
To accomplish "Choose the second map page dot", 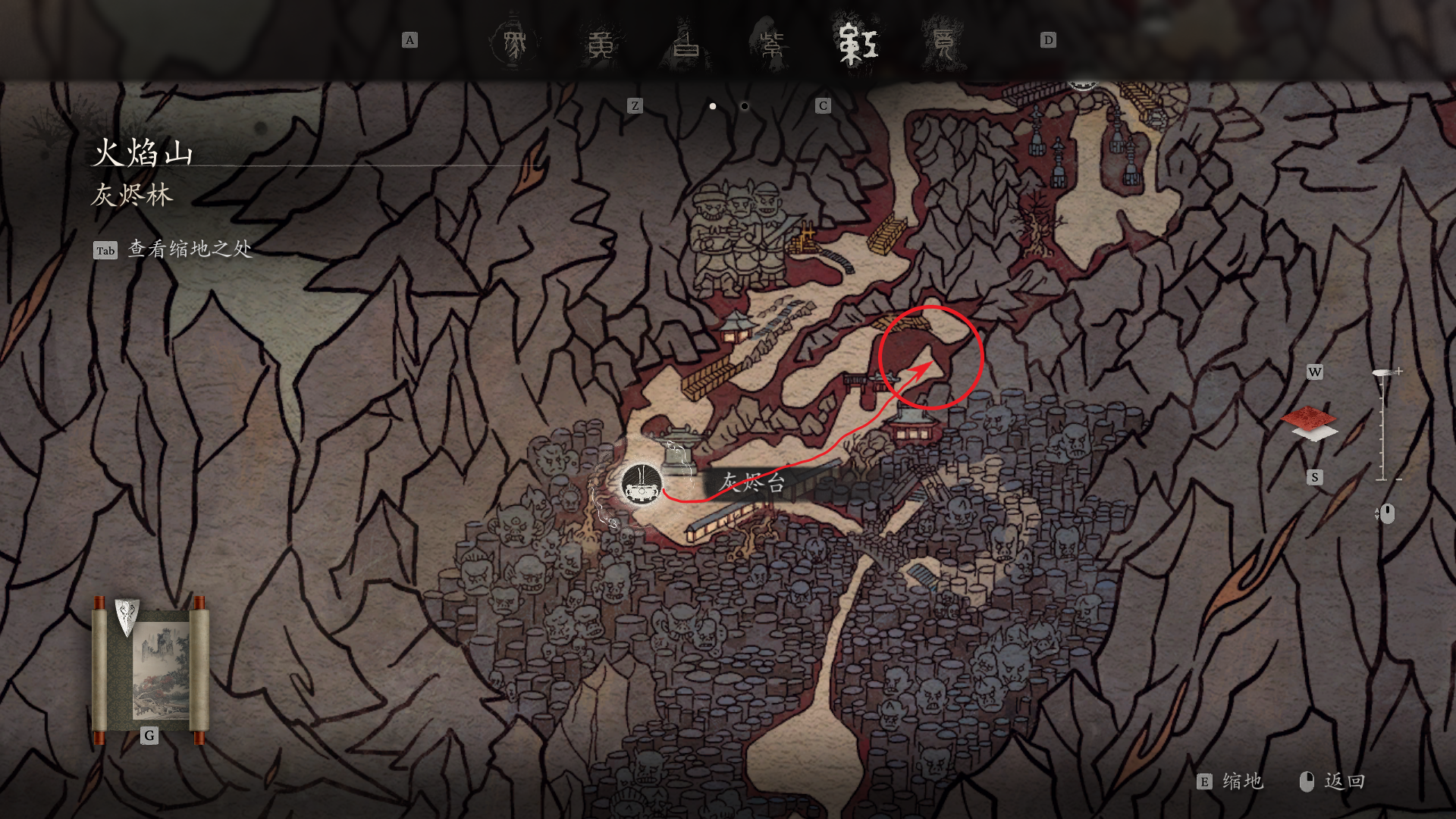I will (x=745, y=106).
